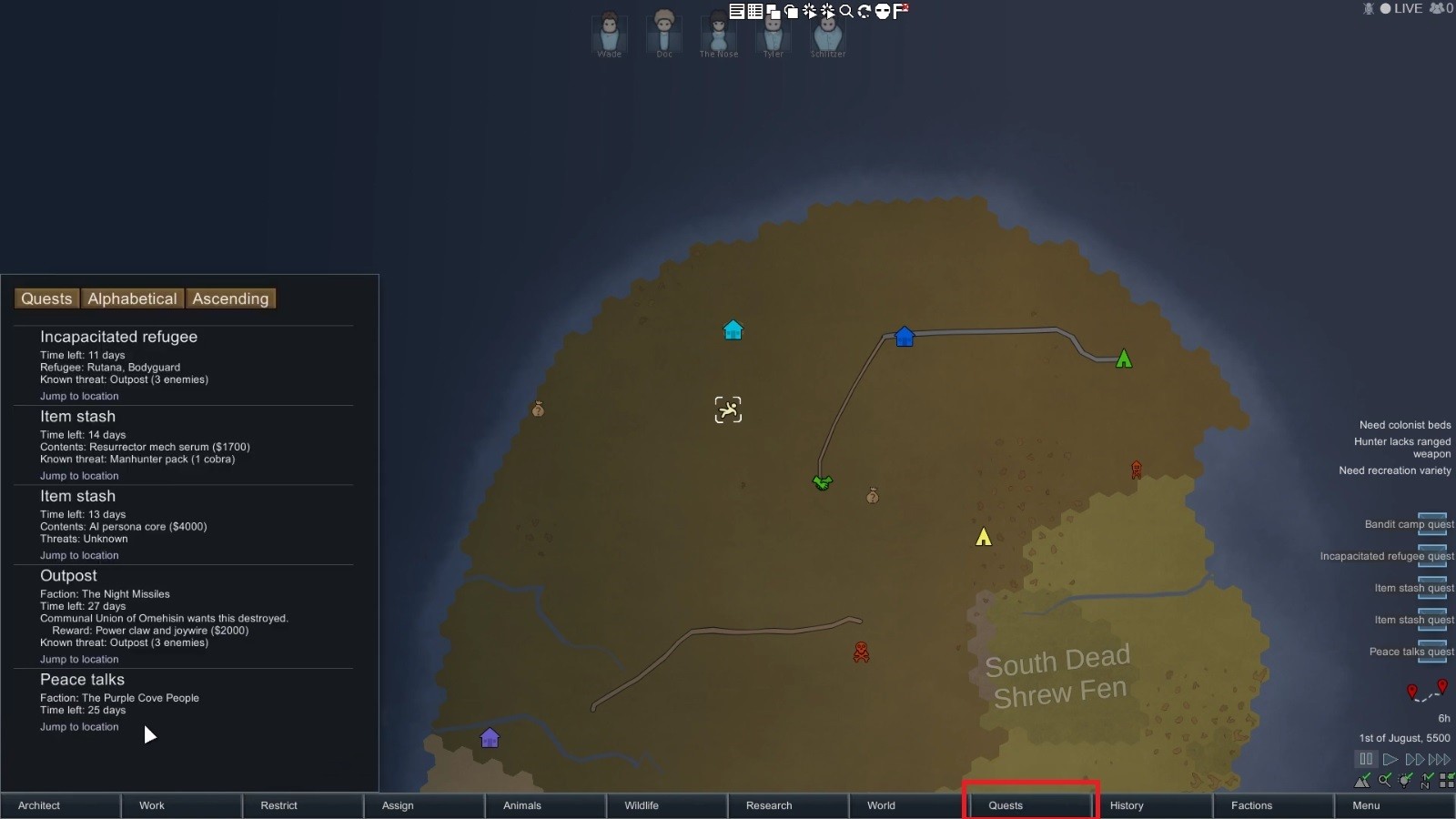This screenshot has height=819, width=1456.
Task: Click the starburst cursor icon in the toolbar
Action: point(809,11)
